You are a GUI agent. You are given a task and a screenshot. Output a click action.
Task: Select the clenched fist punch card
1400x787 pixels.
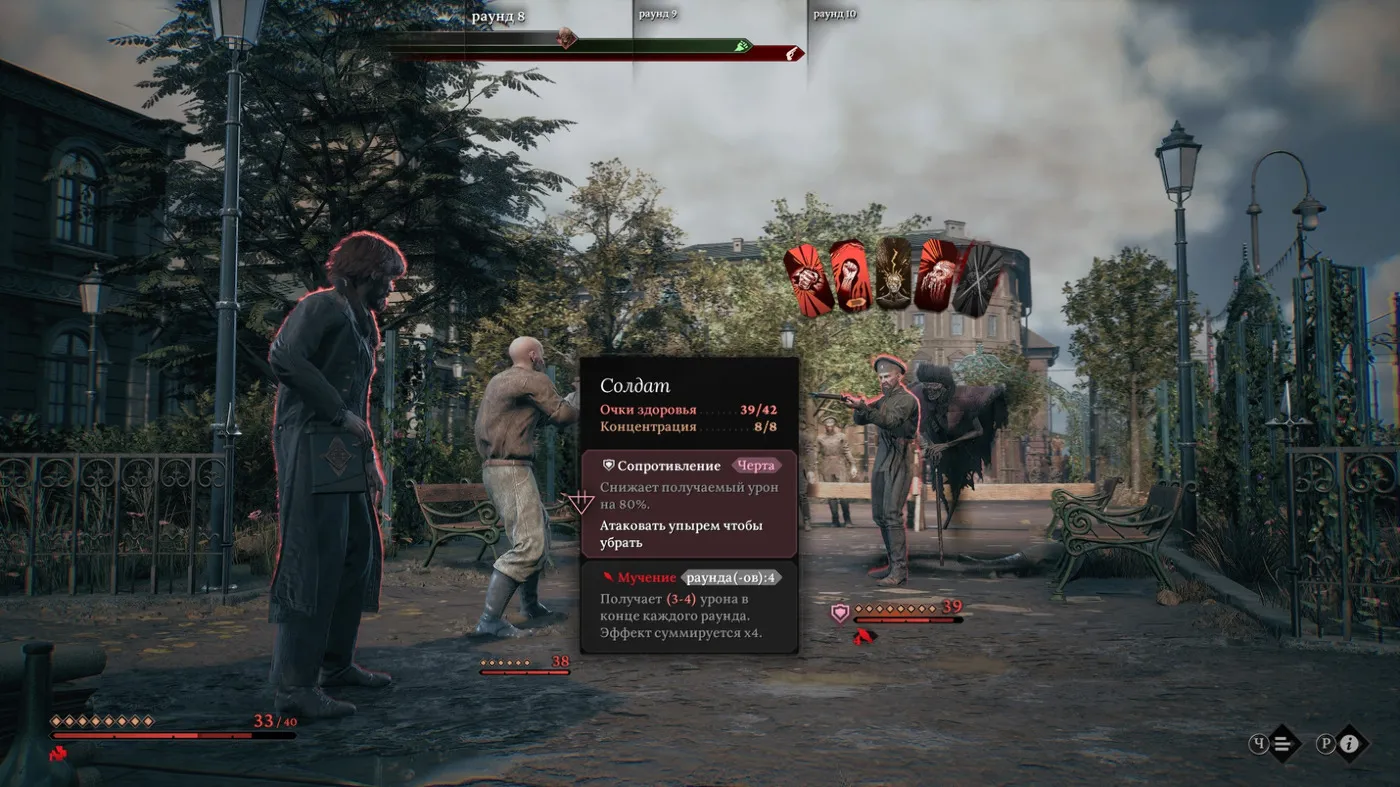pos(809,281)
